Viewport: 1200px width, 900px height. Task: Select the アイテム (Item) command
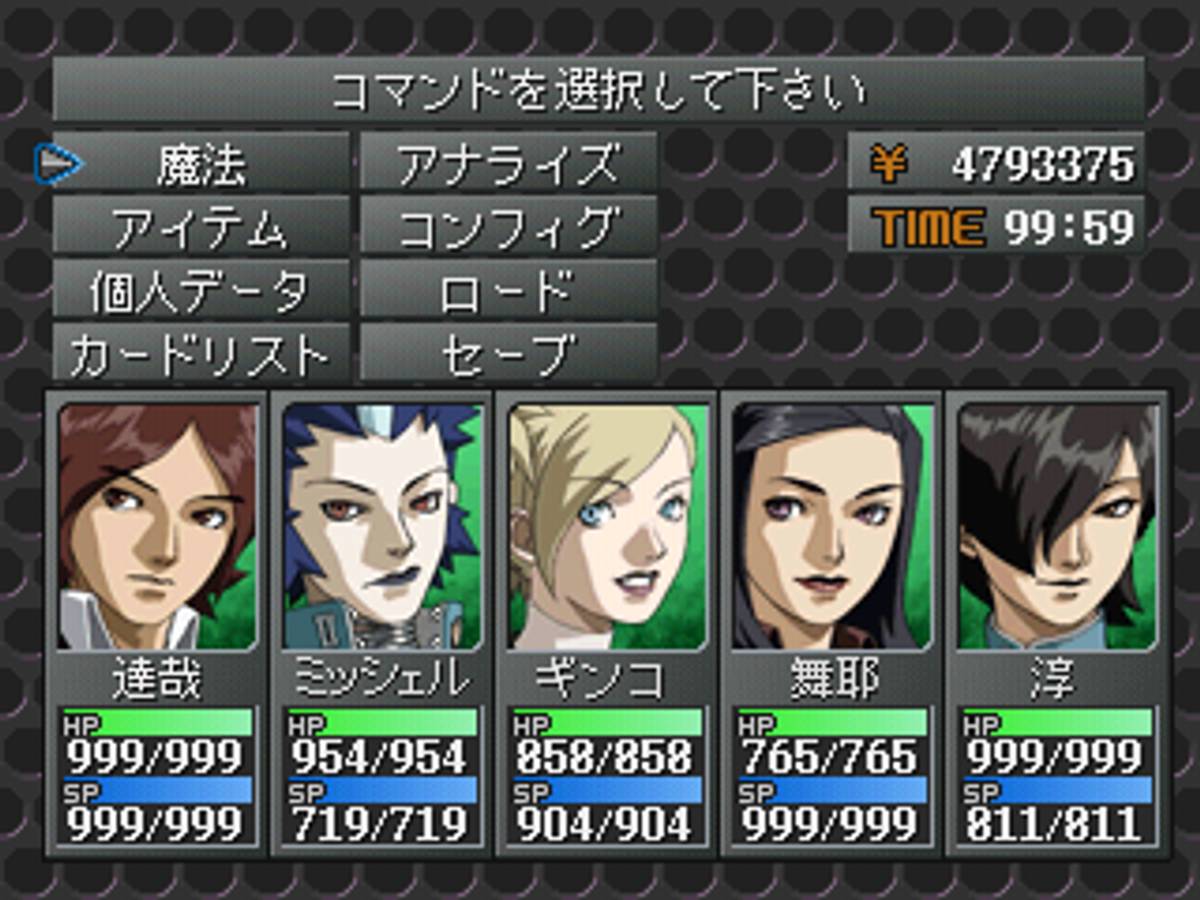pos(201,228)
